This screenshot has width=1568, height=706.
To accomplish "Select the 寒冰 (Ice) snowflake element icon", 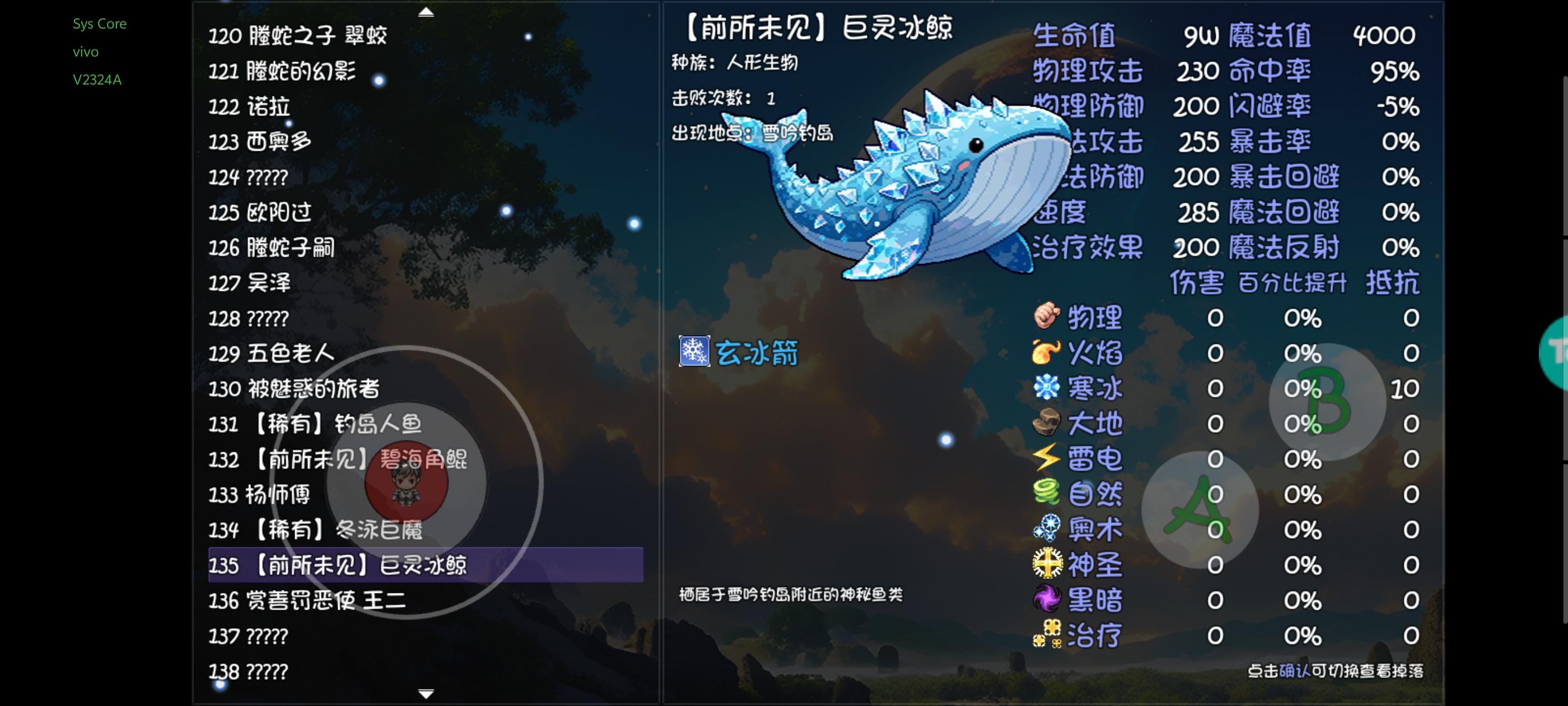I will coord(1049,387).
